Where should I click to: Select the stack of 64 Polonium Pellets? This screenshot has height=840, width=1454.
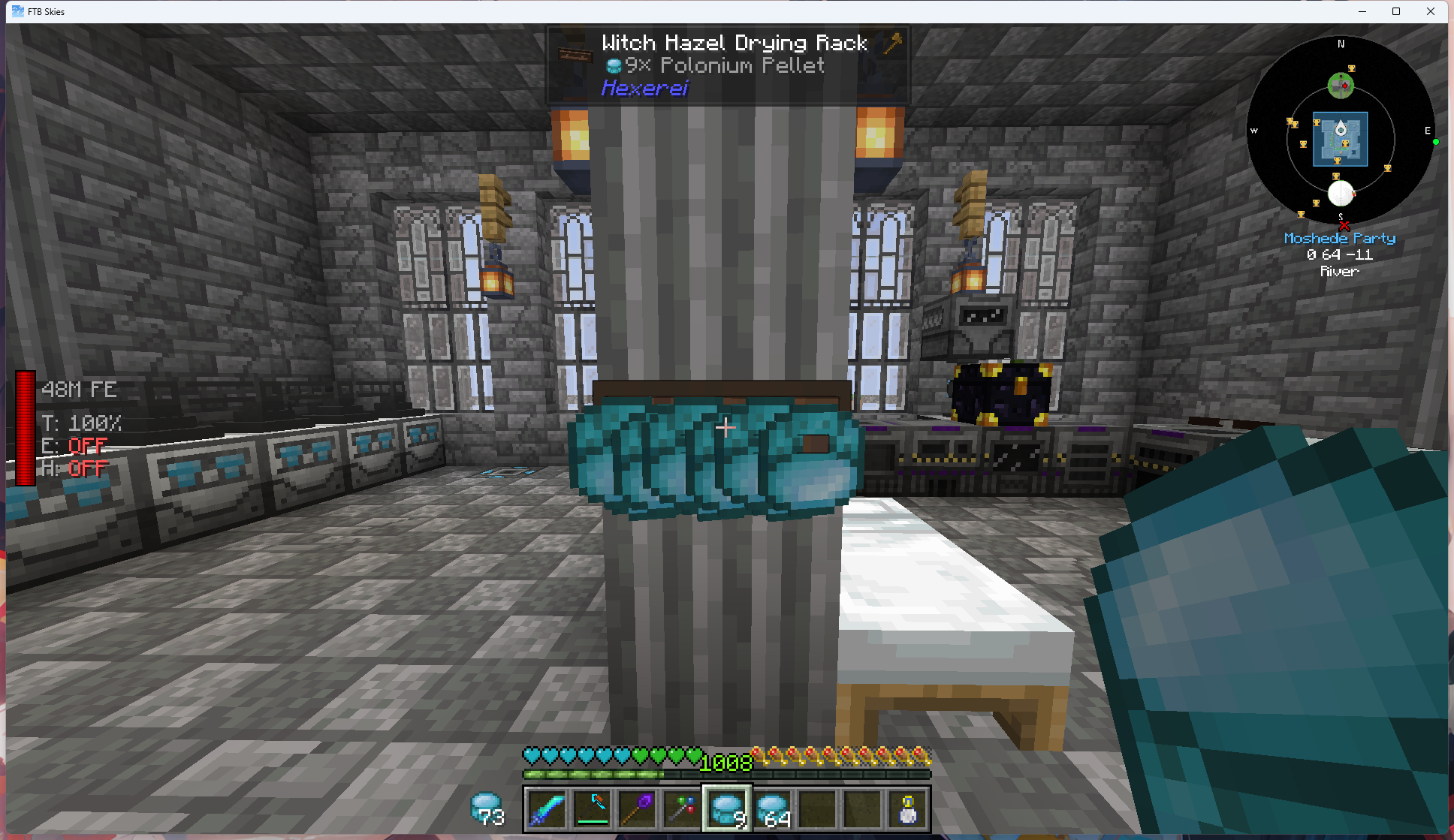pos(771,808)
